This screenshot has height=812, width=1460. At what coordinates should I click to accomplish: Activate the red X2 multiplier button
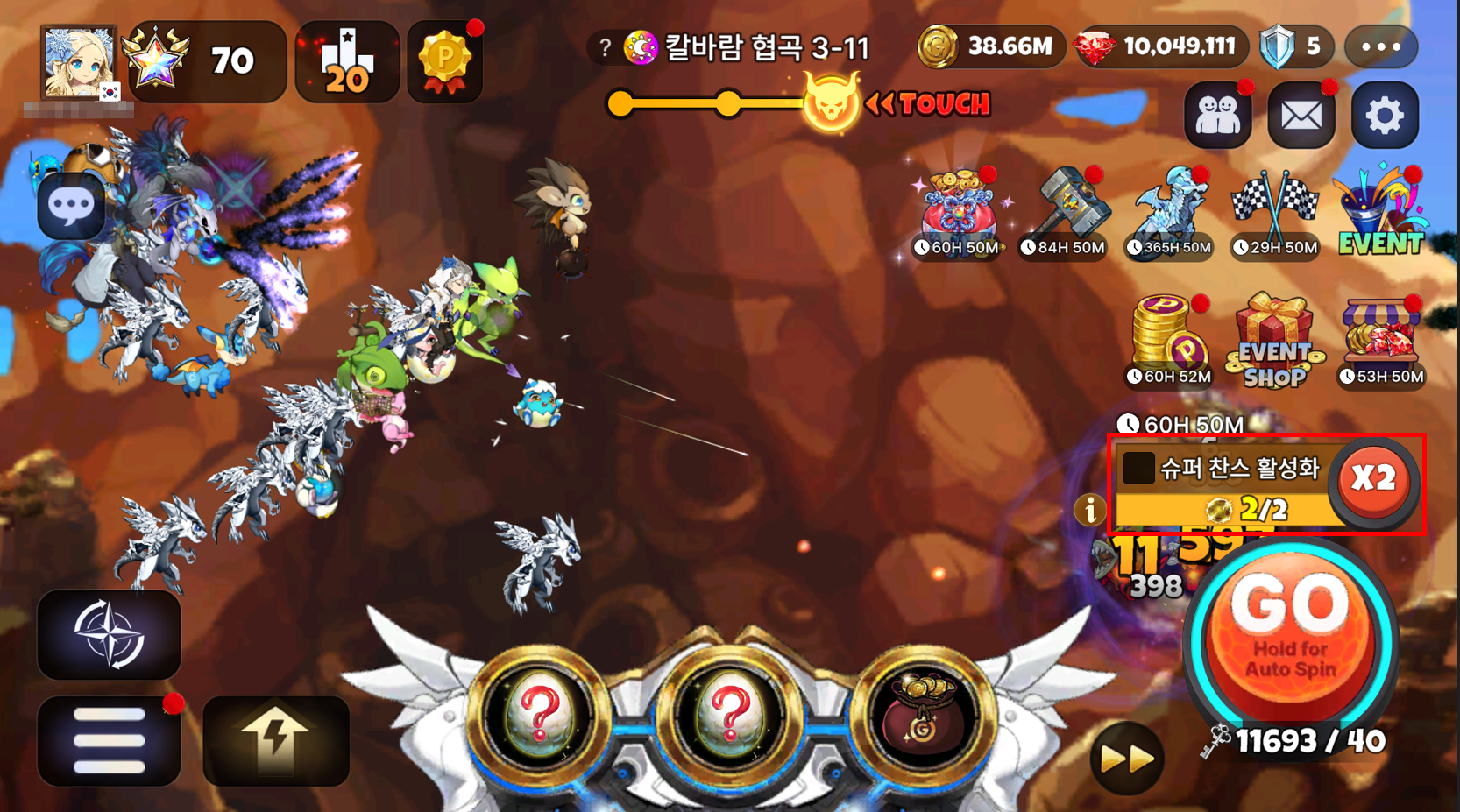click(1373, 478)
